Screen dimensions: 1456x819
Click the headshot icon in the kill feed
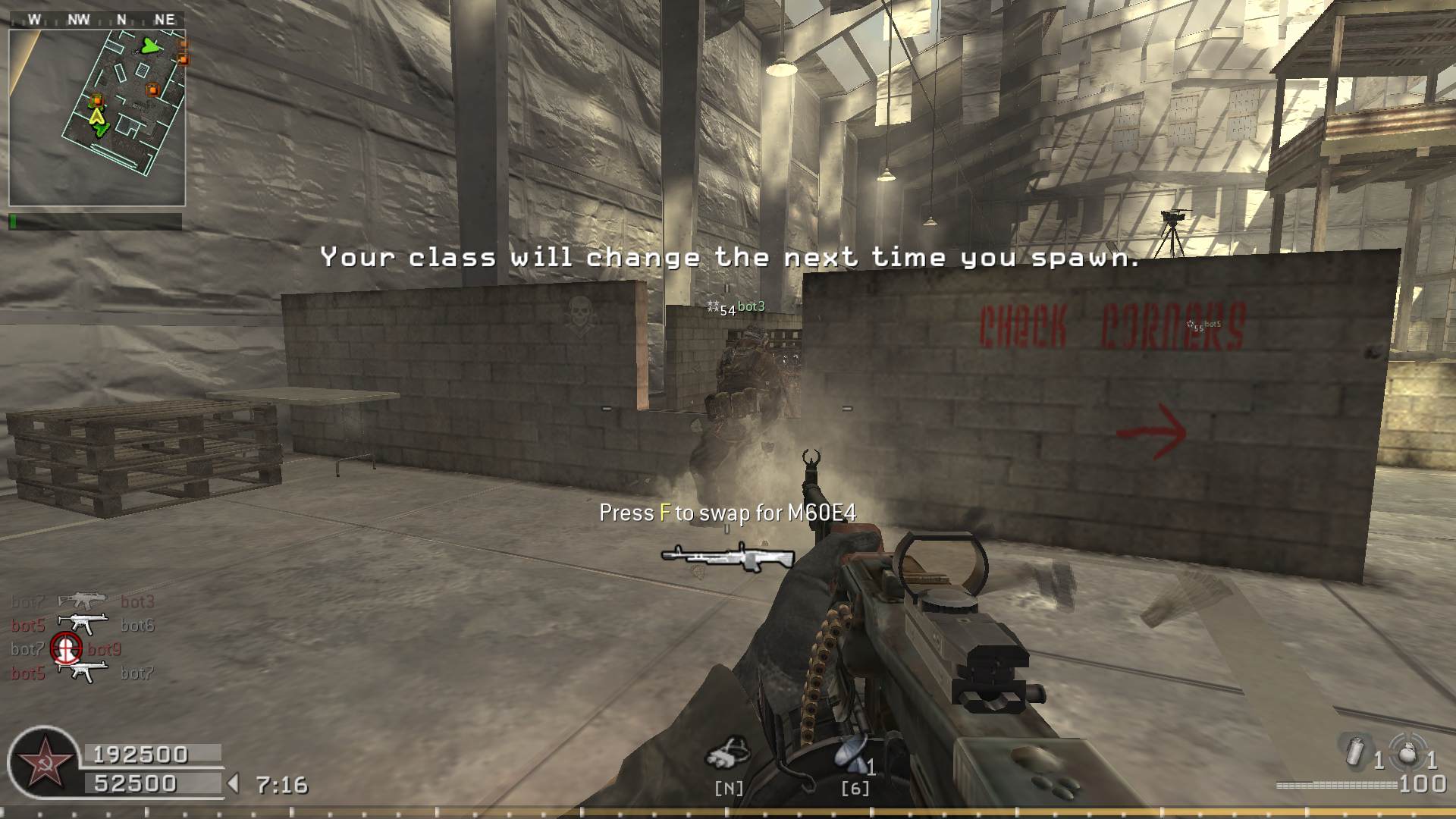(x=66, y=648)
